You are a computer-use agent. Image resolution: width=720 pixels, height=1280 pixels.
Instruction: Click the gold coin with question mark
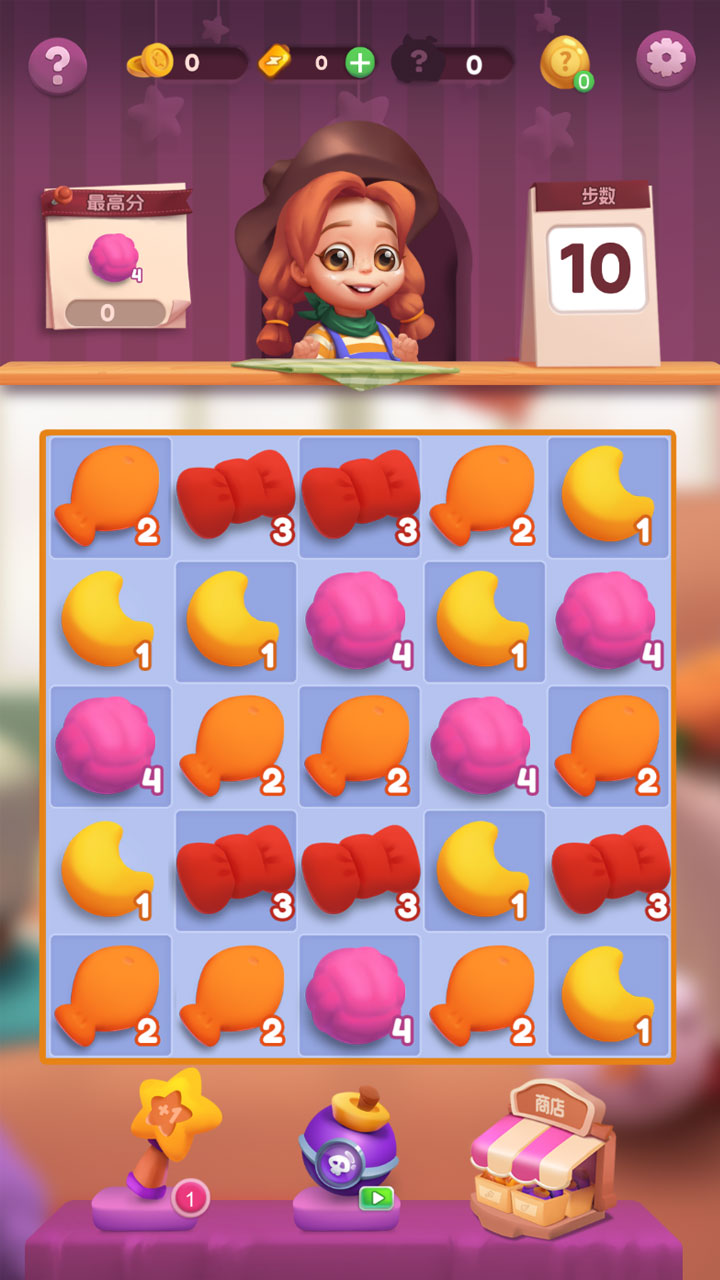click(565, 62)
